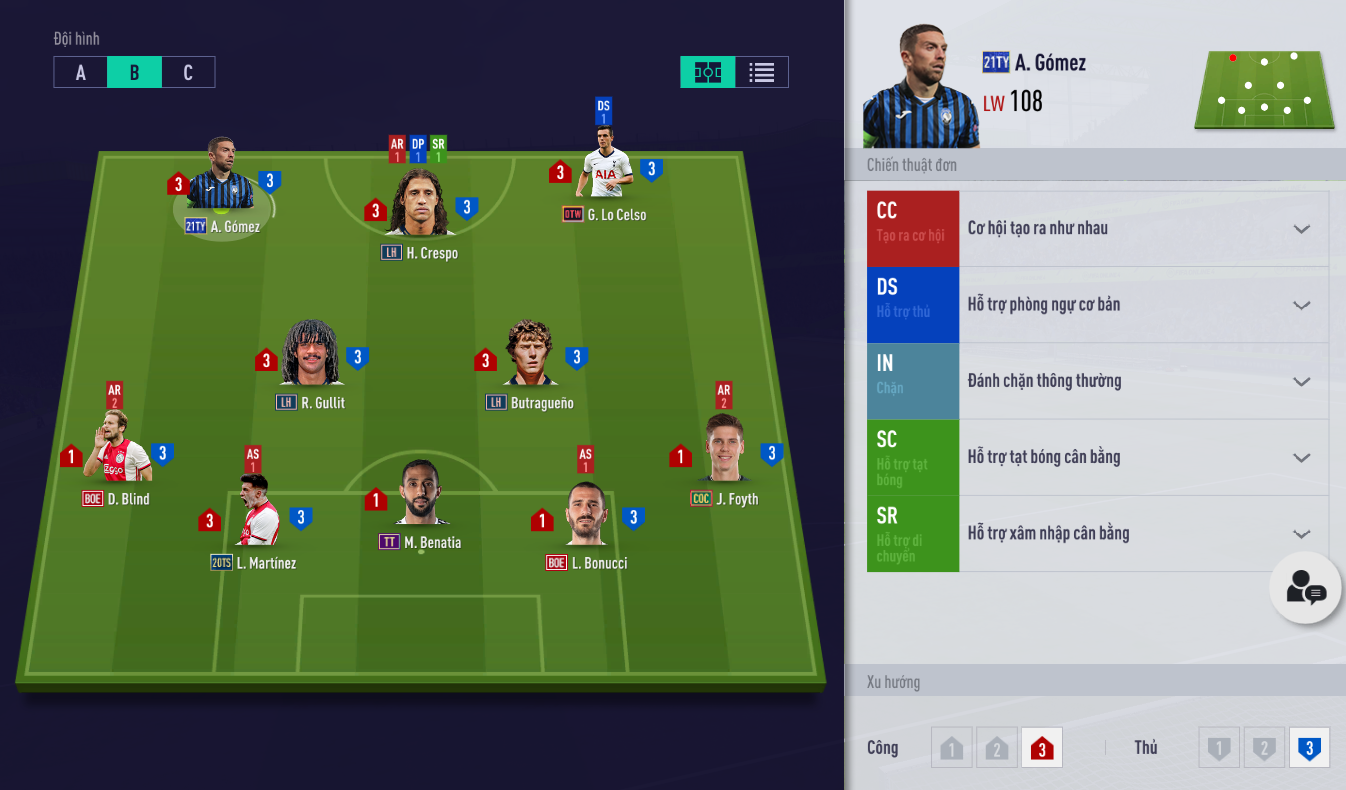This screenshot has width=1346, height=790.
Task: Set attack tendency to level 1
Action: pos(951,748)
